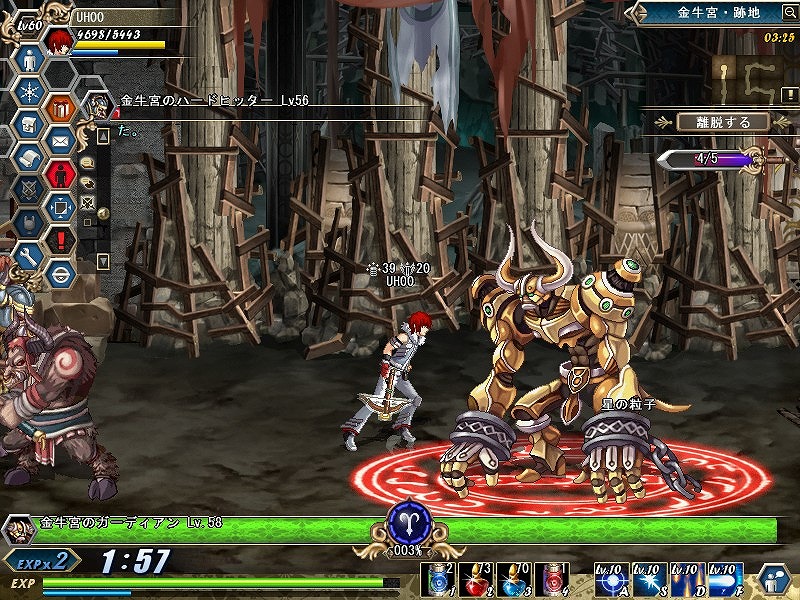Open the gift box menu icon
Screen dimensions: 800x600
point(62,109)
